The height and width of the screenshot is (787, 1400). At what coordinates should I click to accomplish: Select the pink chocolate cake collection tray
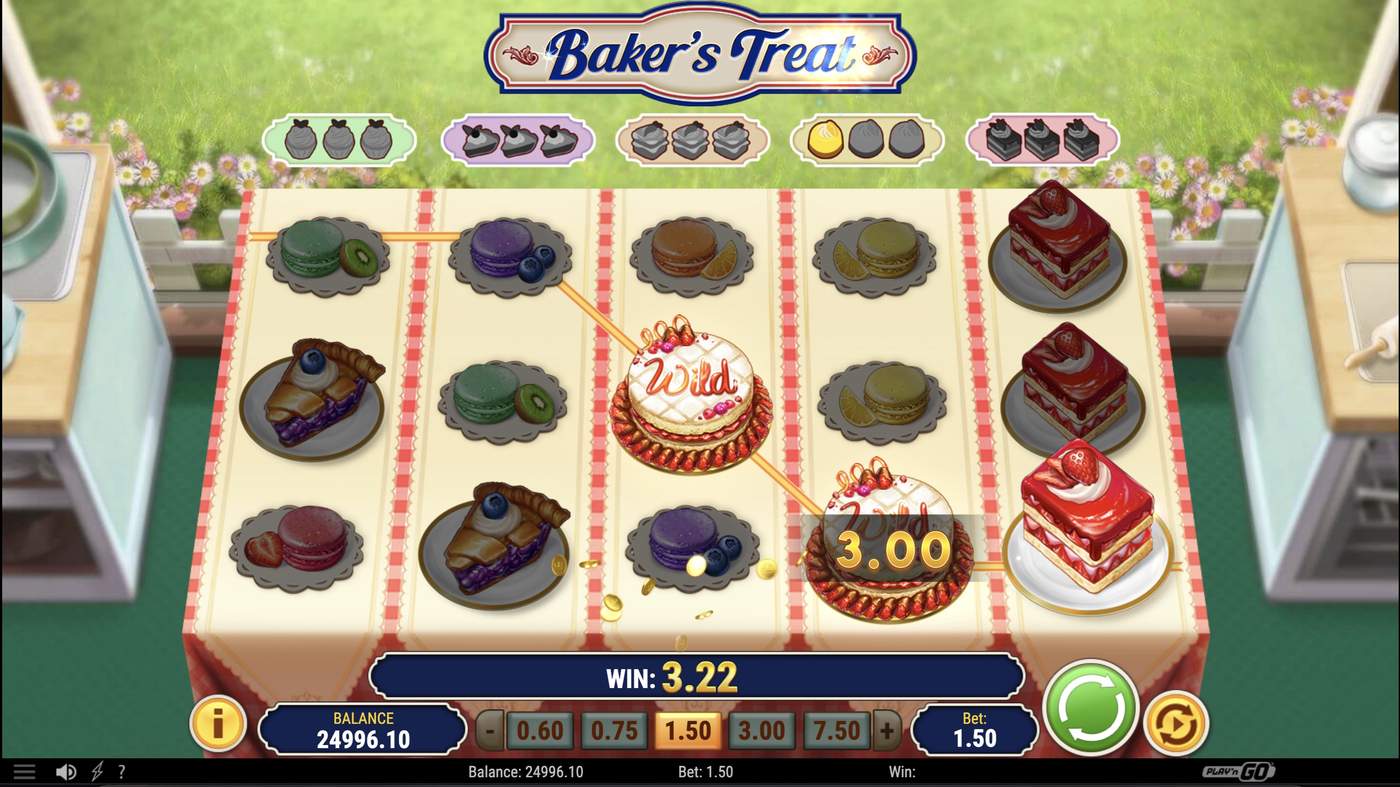point(1040,140)
